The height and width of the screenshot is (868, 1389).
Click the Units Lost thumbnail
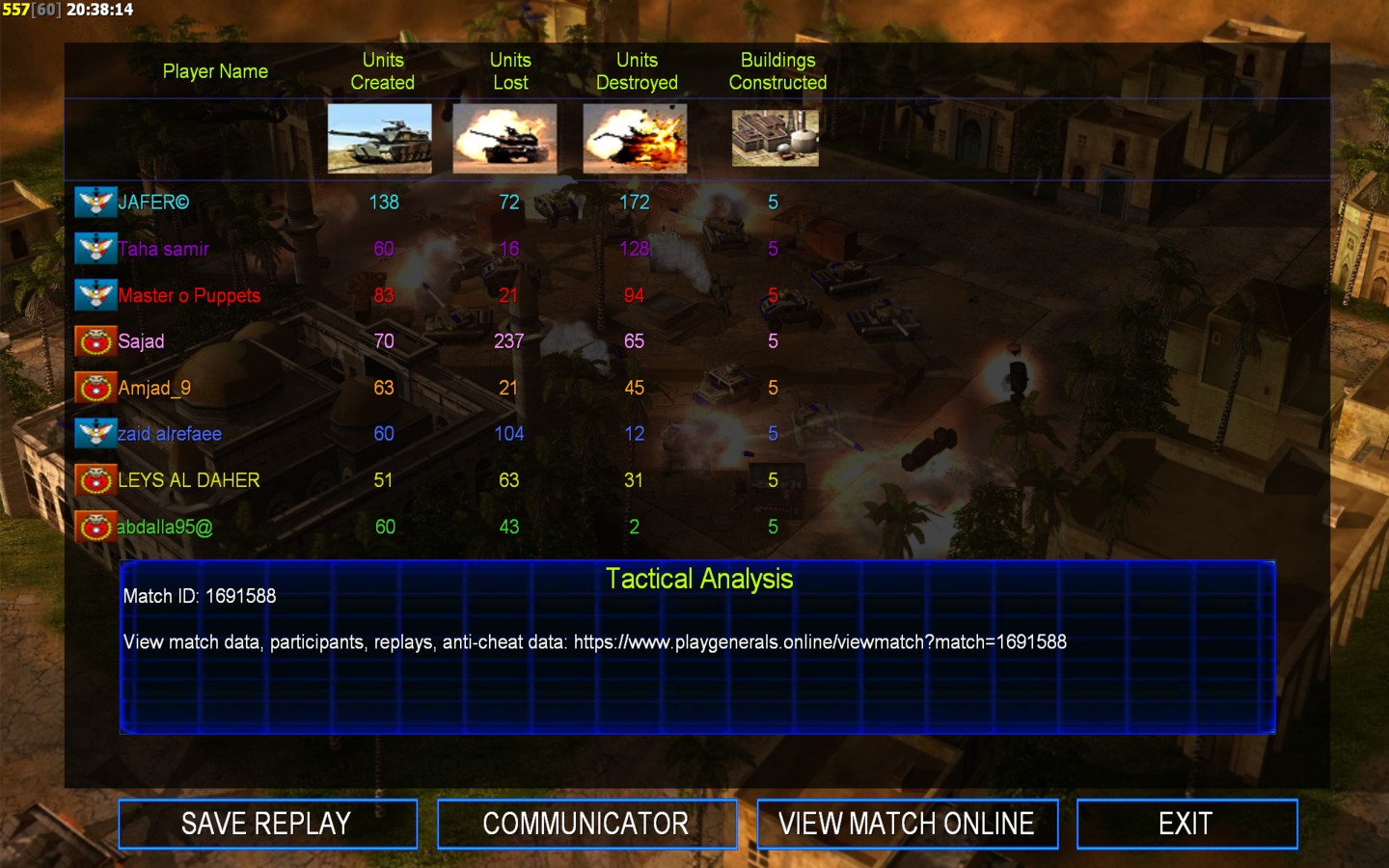click(504, 139)
